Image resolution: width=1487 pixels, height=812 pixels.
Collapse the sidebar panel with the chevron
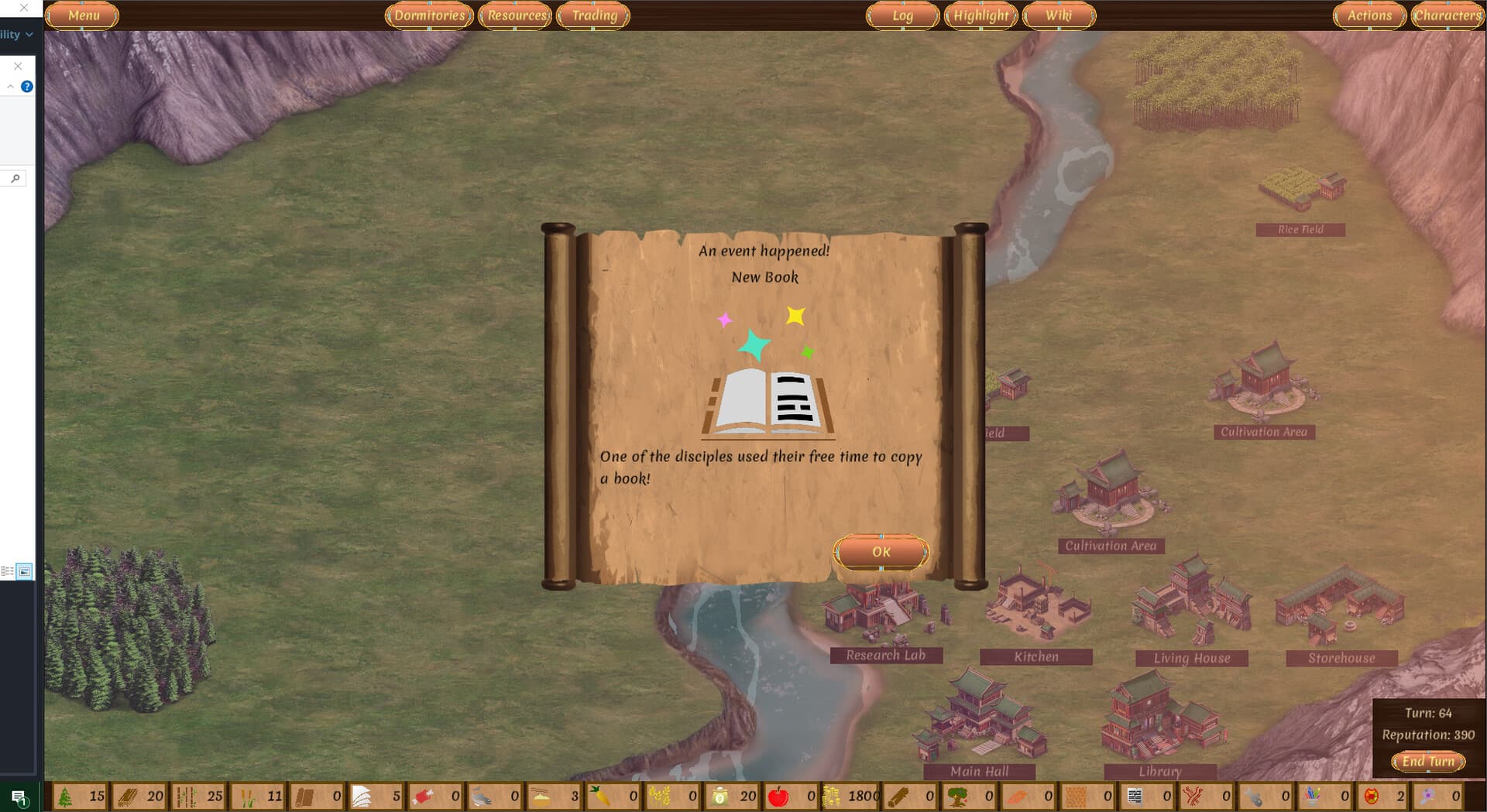pyautogui.click(x=10, y=85)
